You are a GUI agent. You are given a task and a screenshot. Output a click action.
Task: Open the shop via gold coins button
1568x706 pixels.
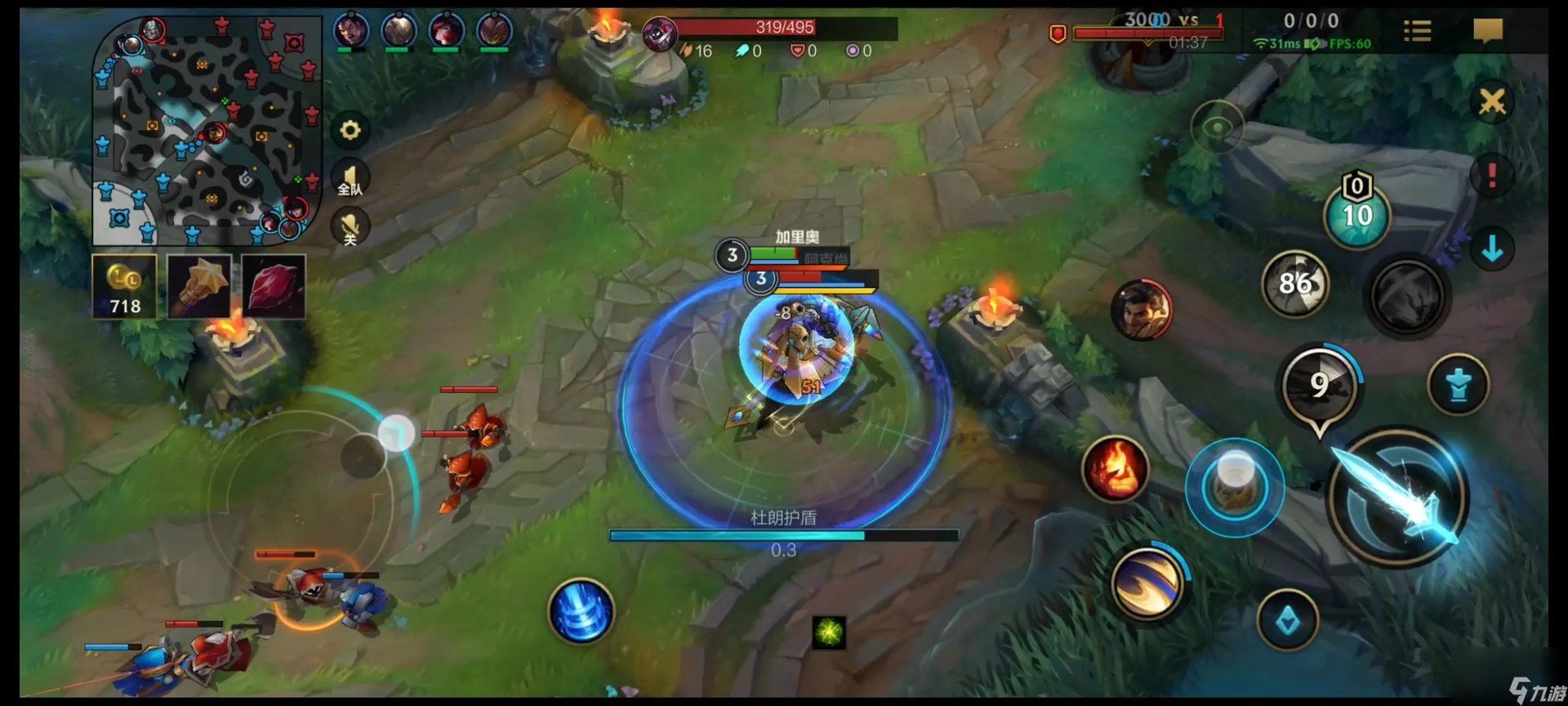coord(124,286)
